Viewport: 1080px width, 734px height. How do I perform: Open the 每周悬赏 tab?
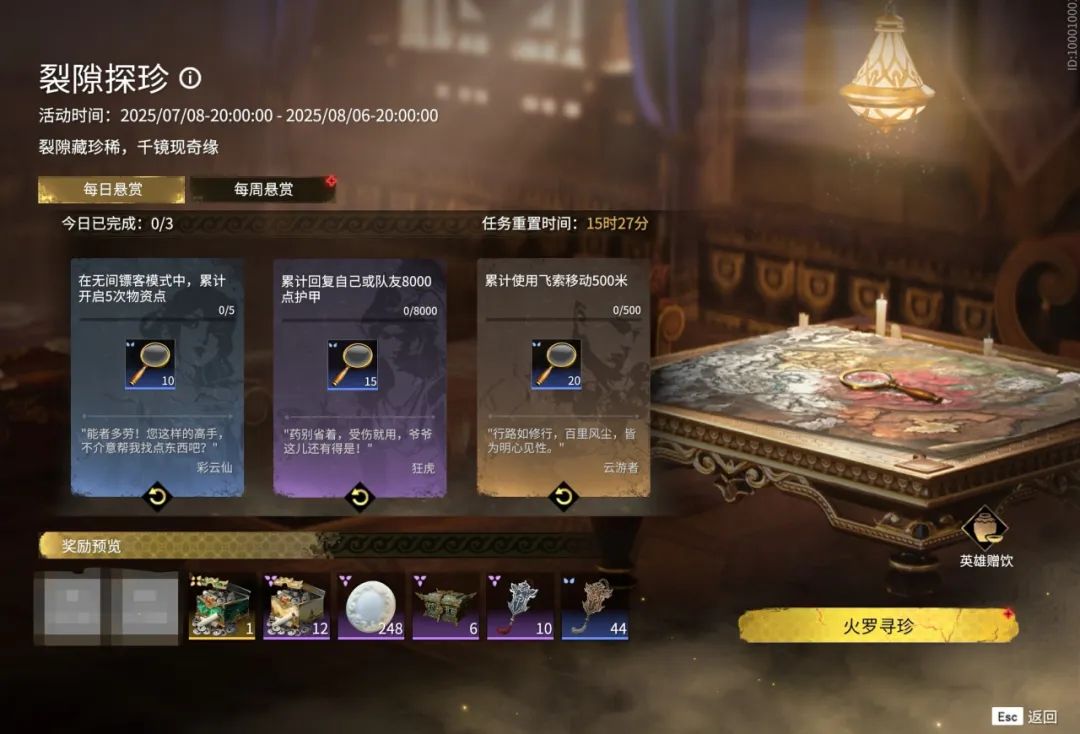click(263, 189)
